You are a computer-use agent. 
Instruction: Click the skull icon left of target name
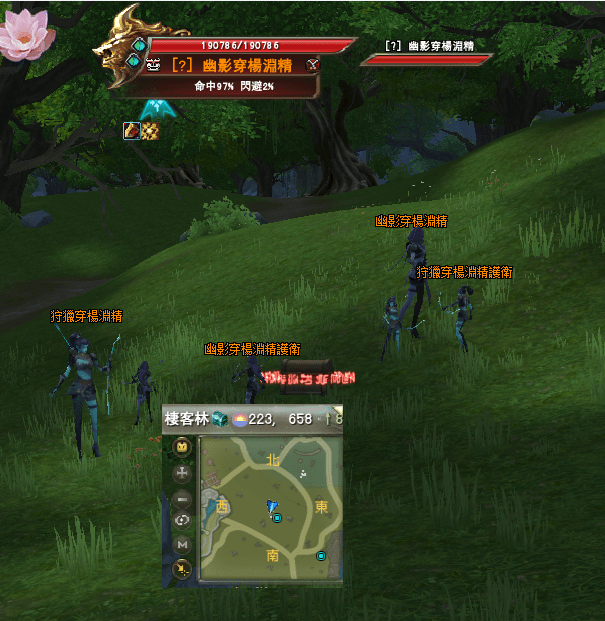coord(153,65)
